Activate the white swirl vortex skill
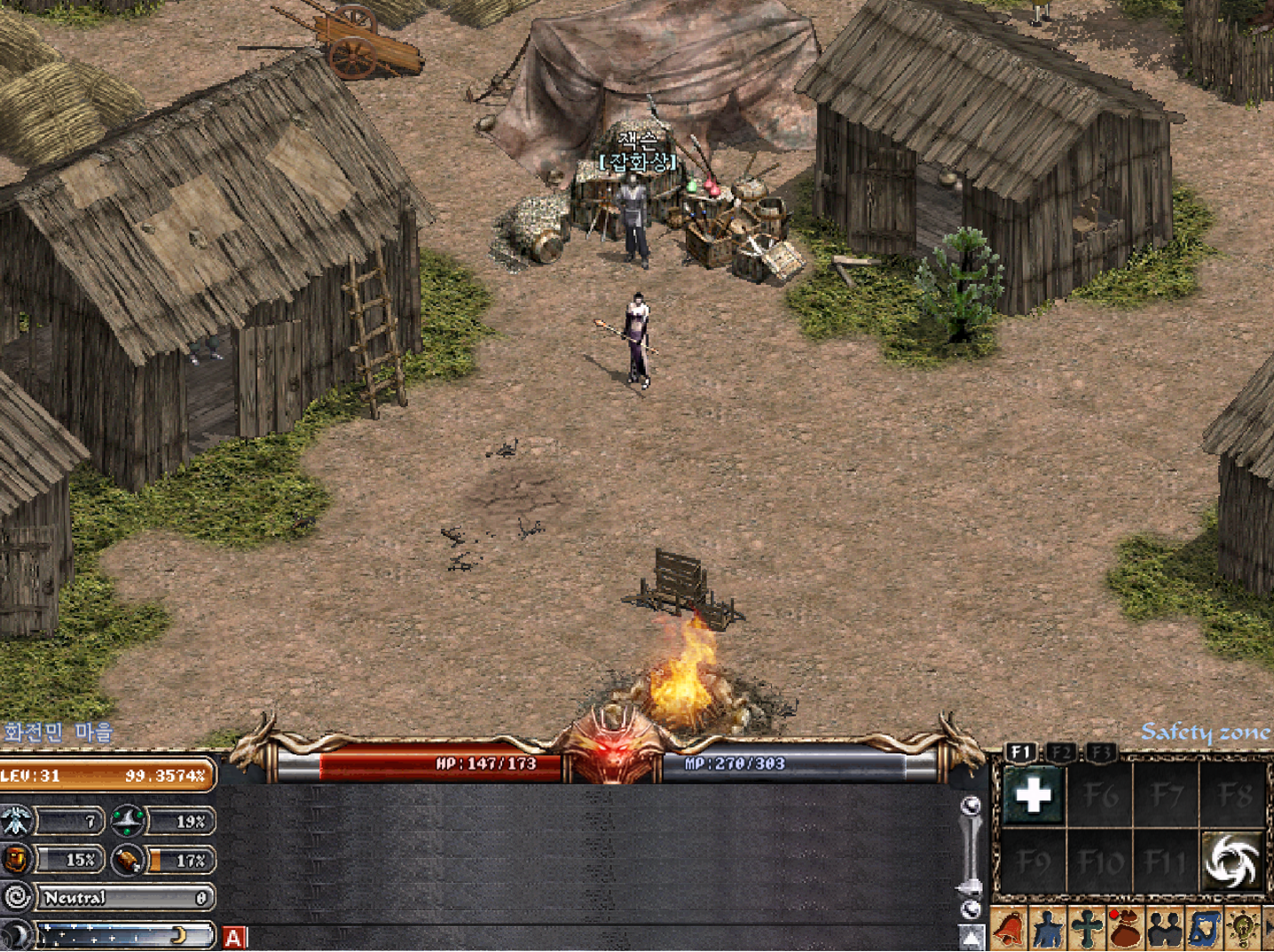Screen dimensions: 1274x952 click(1231, 861)
